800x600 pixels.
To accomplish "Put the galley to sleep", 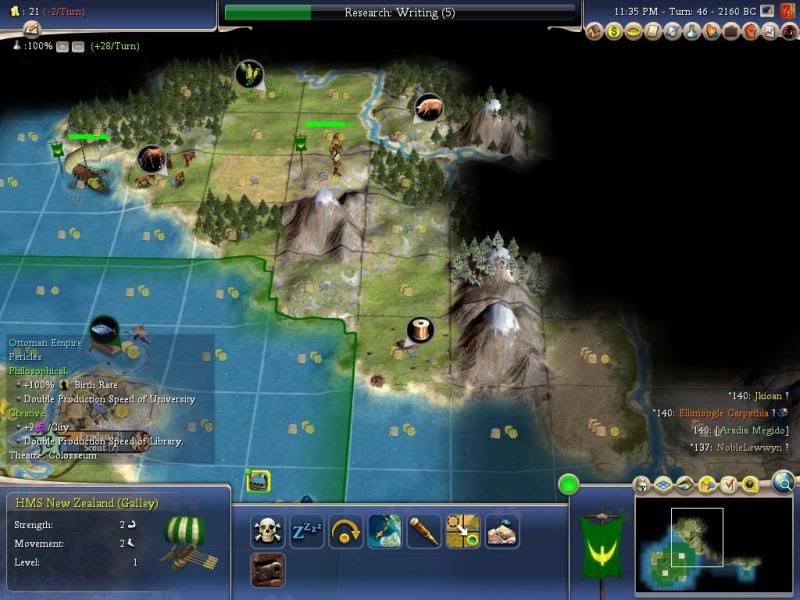I will click(x=307, y=531).
